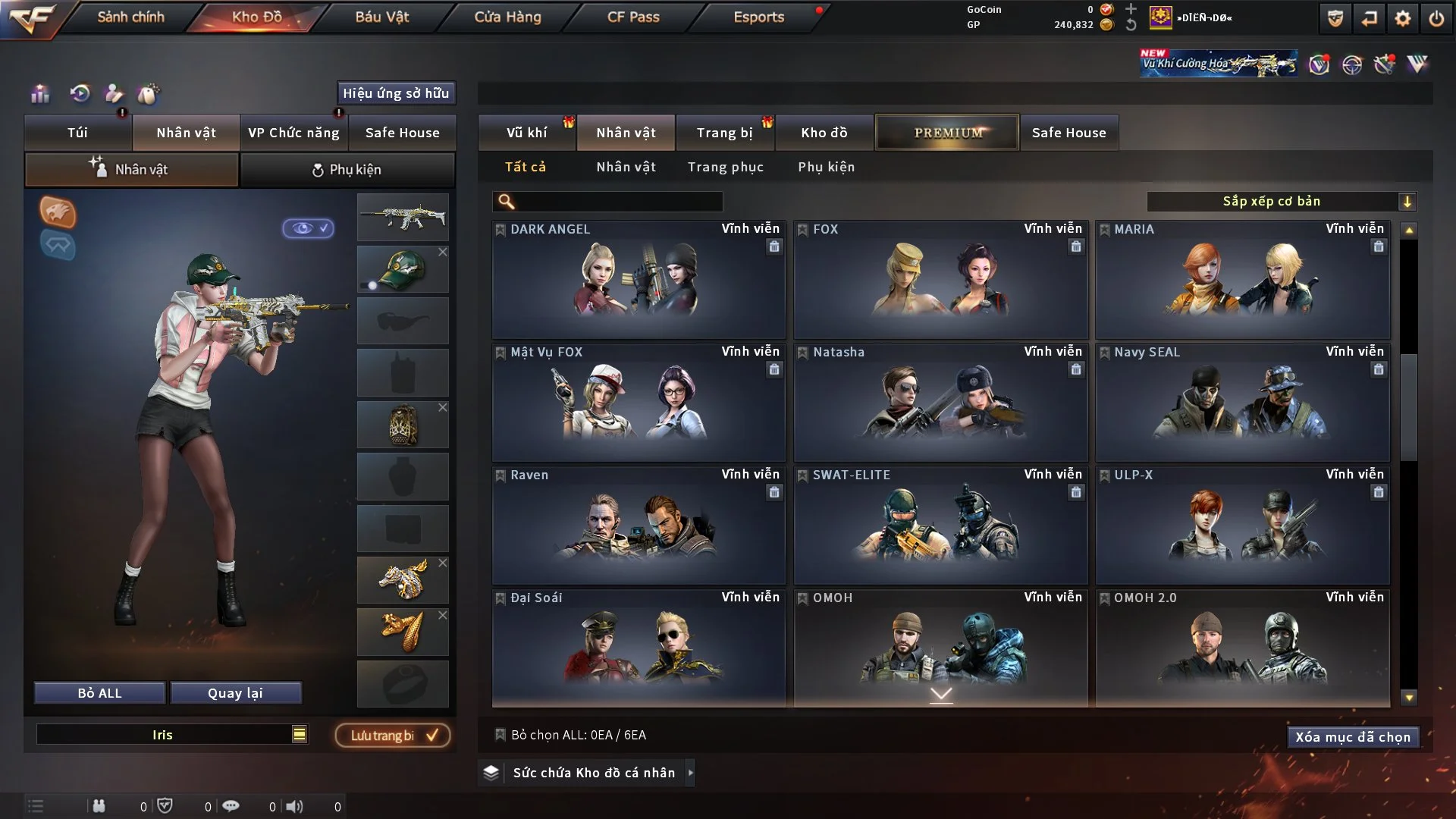Viewport: 1456px width, 819px height.
Task: Toggle the eye visibility icon on character preview
Action: point(308,229)
